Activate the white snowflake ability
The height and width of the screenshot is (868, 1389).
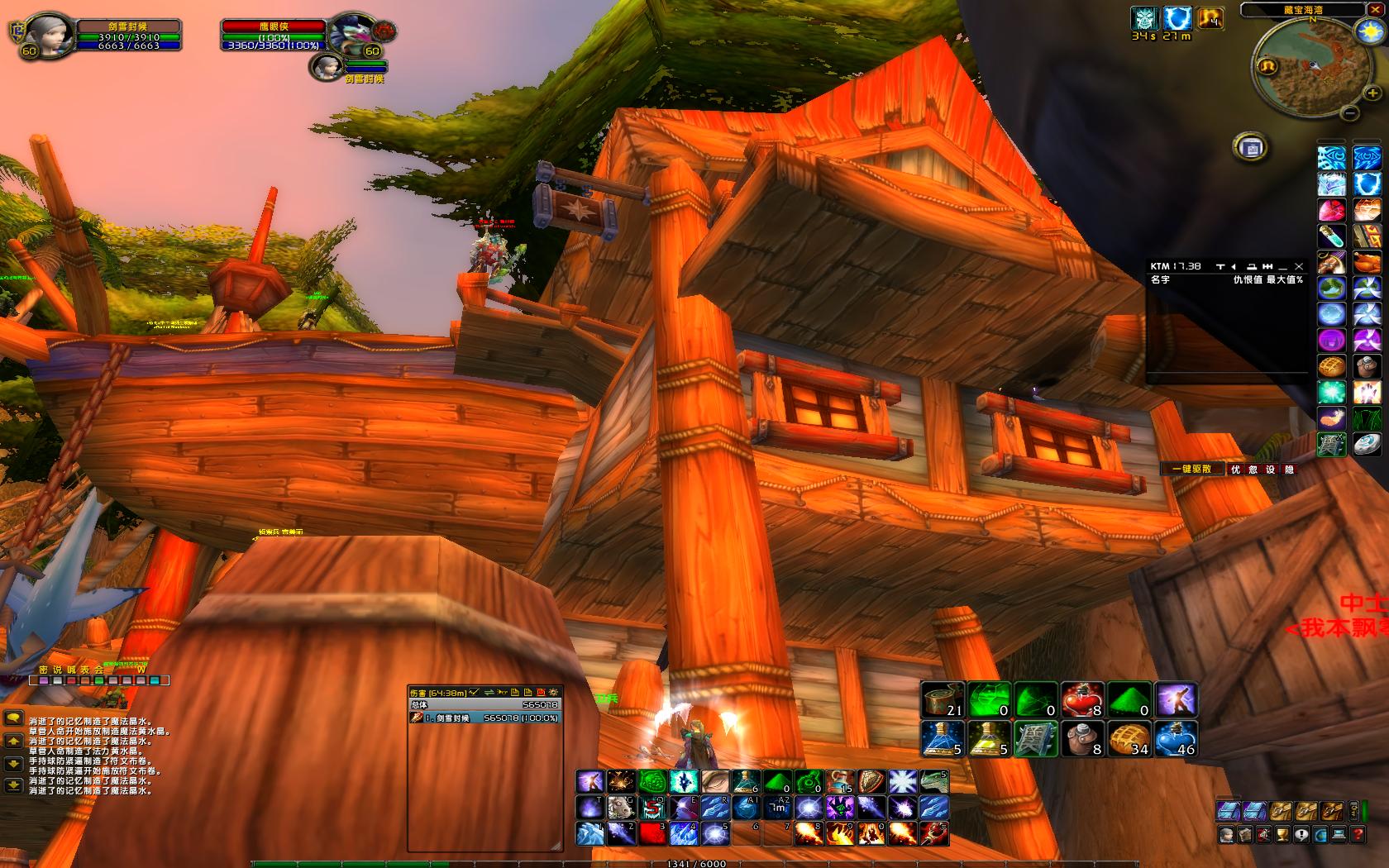903,782
